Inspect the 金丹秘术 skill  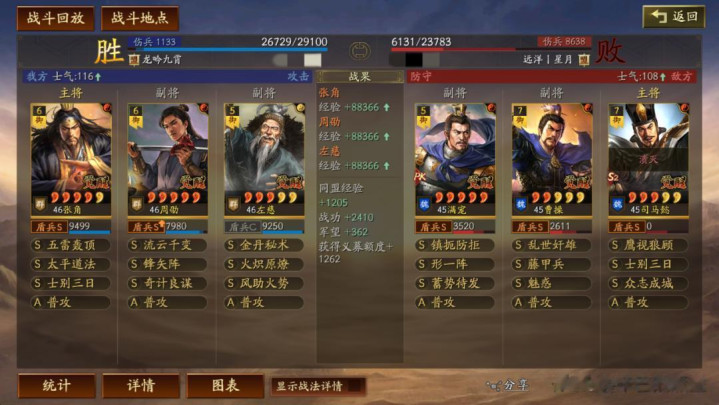(x=263, y=245)
